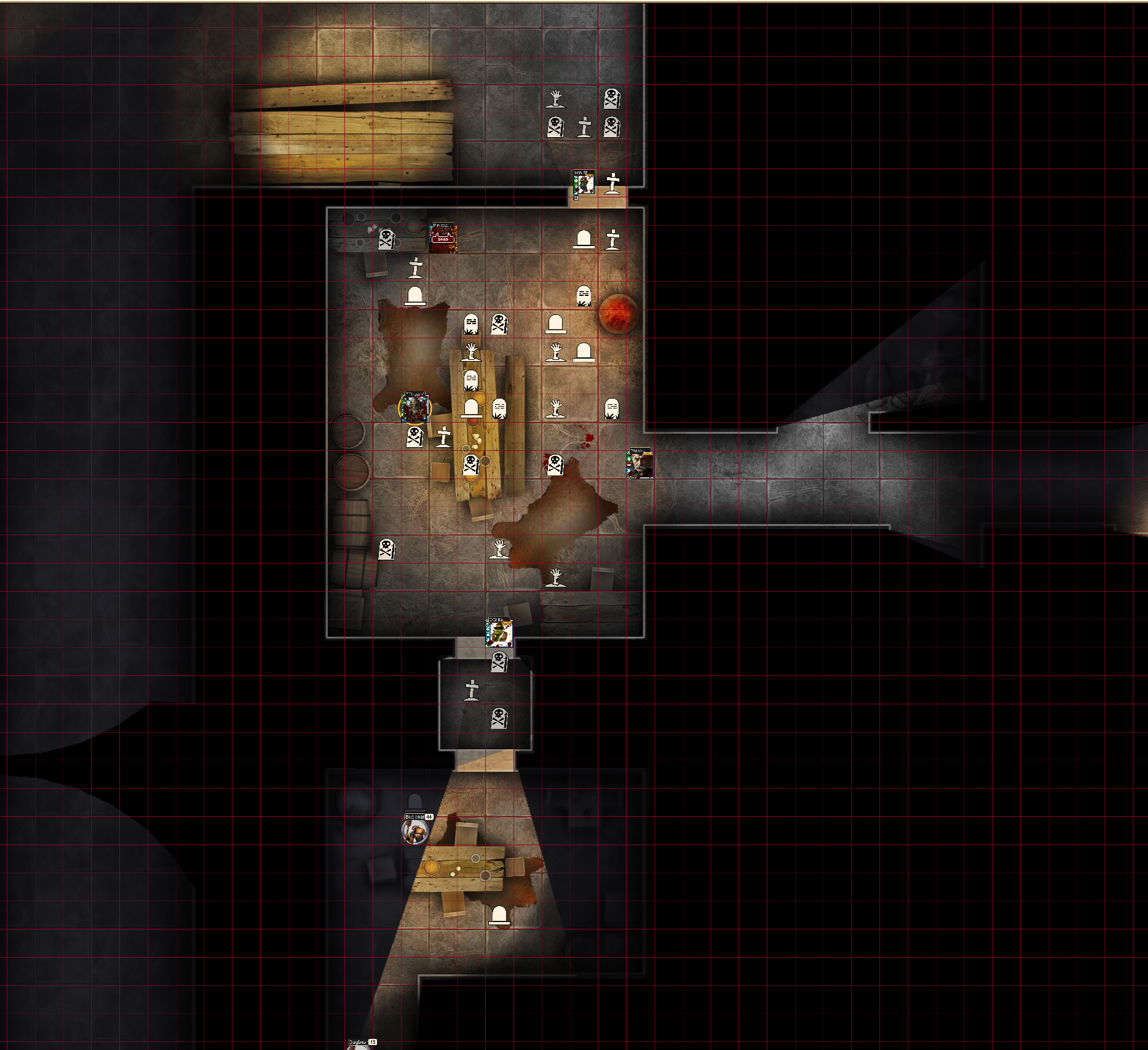This screenshot has width=1148, height=1050.
Task: Click the skull marker directly below the DCI token
Action: (x=499, y=662)
